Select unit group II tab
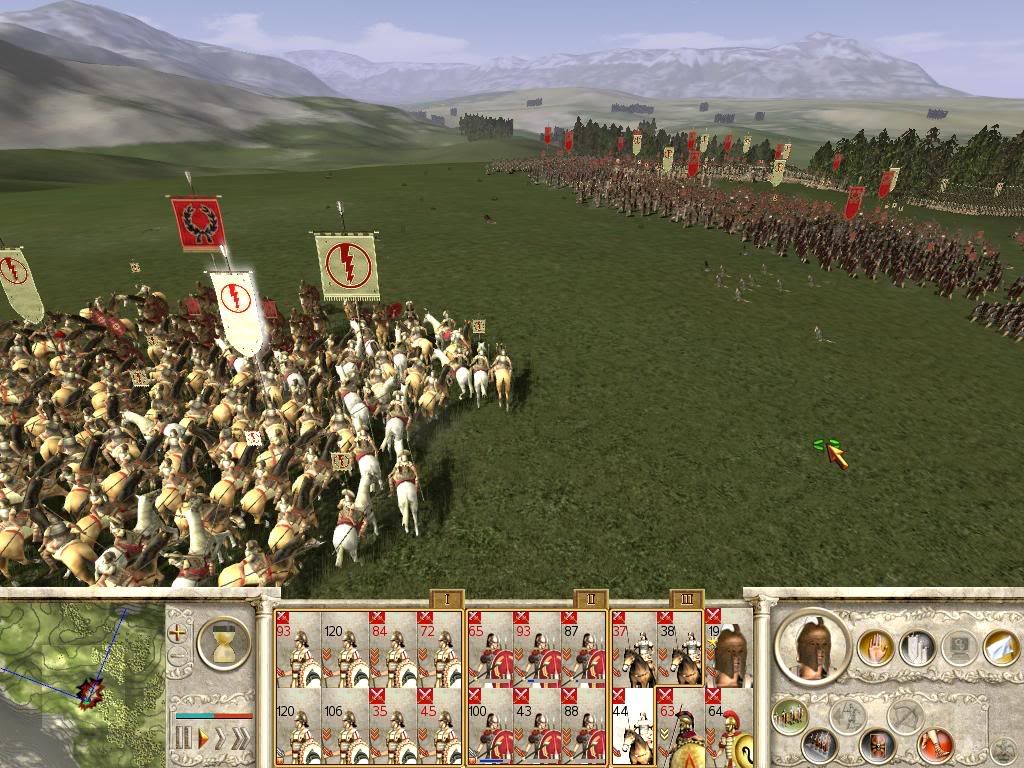 pos(590,599)
